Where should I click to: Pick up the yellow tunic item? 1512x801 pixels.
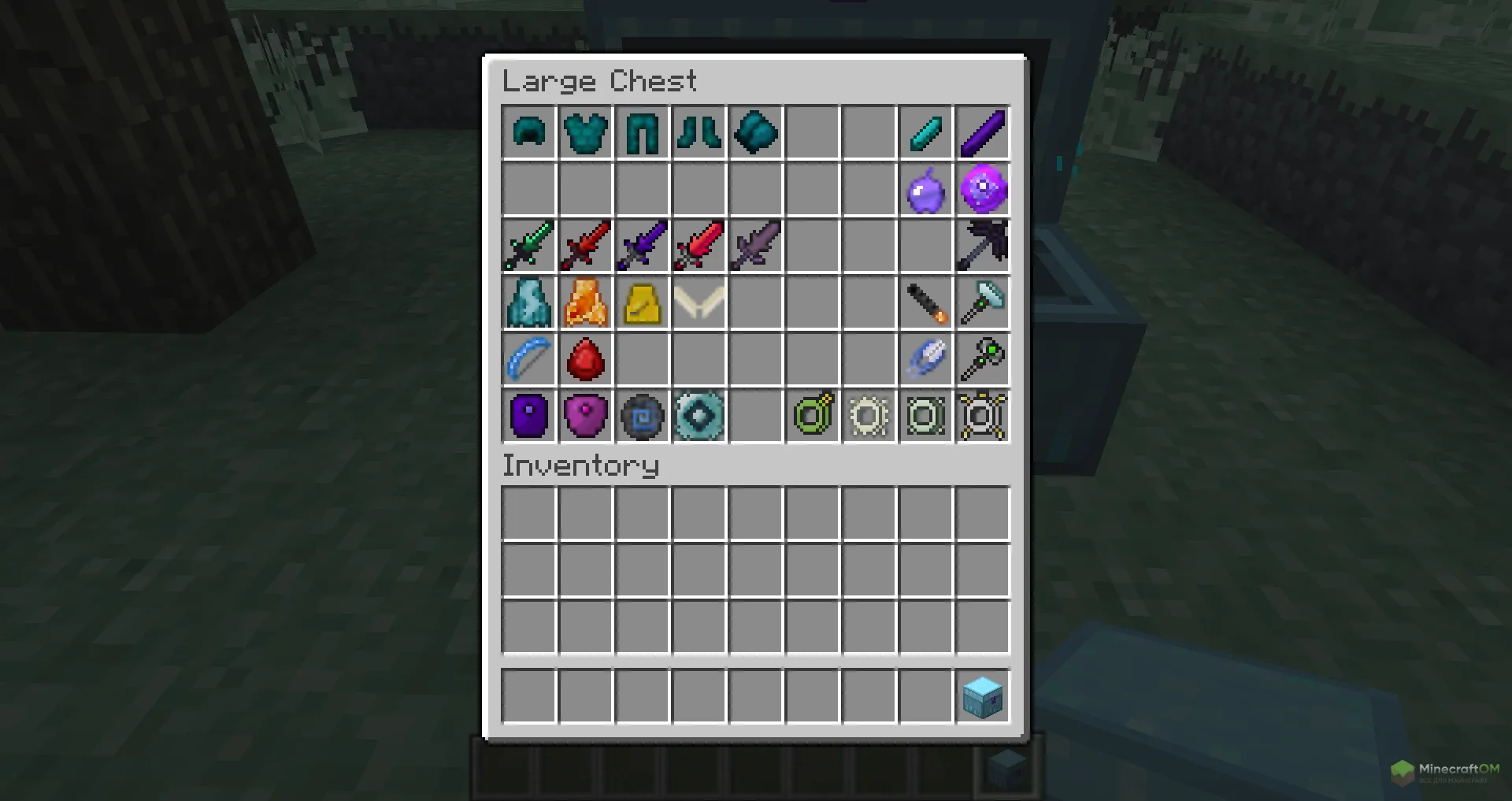pos(642,303)
